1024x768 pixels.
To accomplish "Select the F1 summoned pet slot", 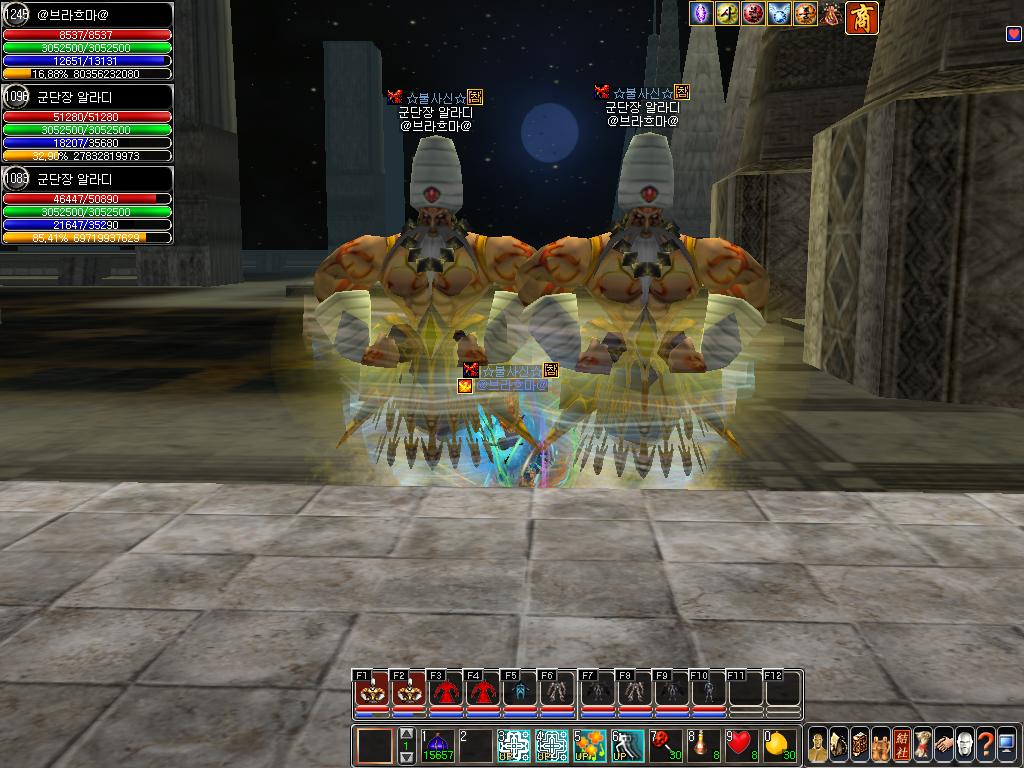I will click(372, 692).
